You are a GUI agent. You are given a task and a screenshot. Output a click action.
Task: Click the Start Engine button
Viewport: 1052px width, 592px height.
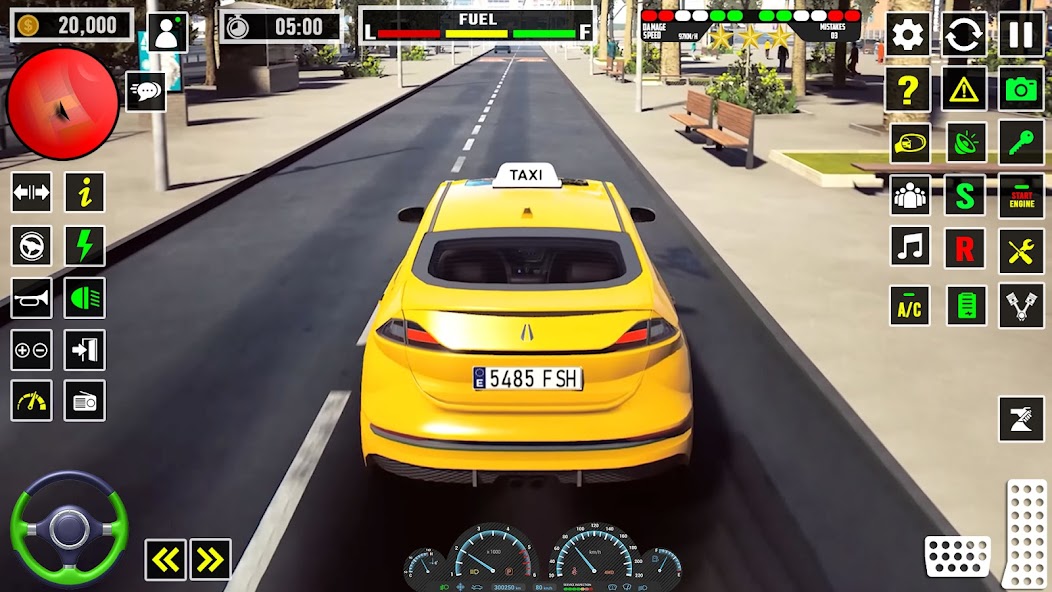(1021, 195)
